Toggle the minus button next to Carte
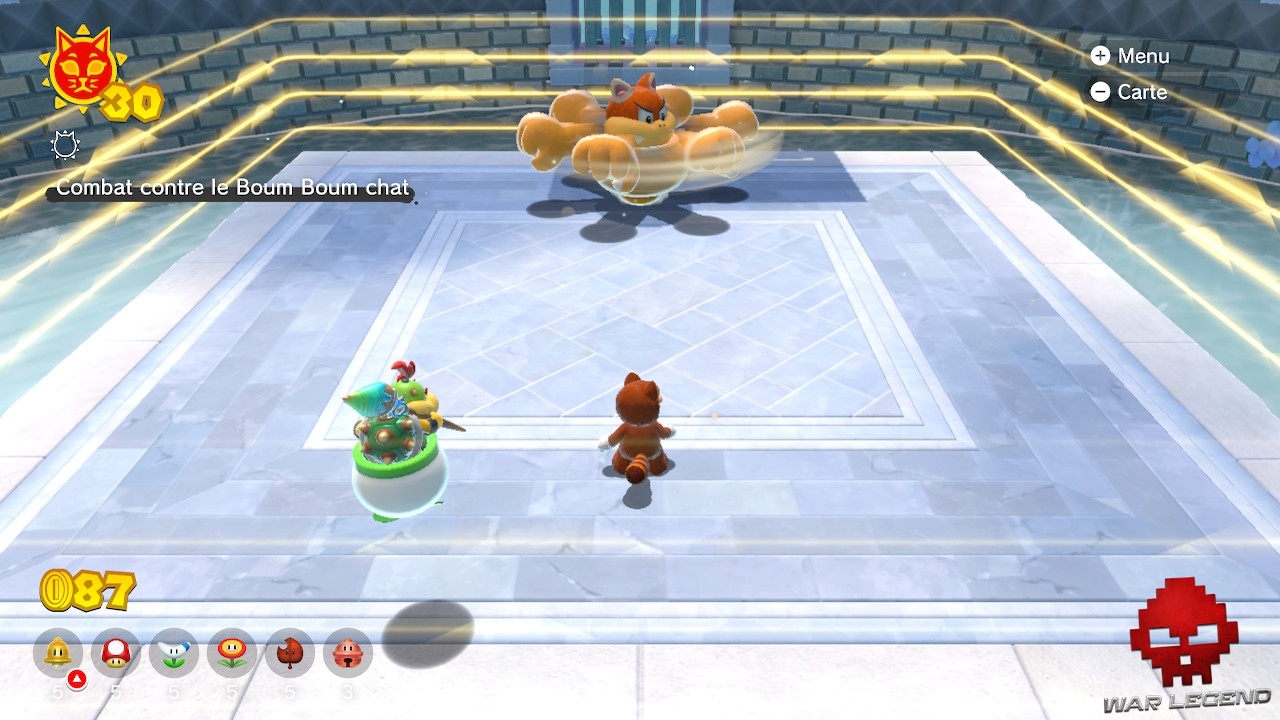1280x720 pixels. tap(1100, 92)
